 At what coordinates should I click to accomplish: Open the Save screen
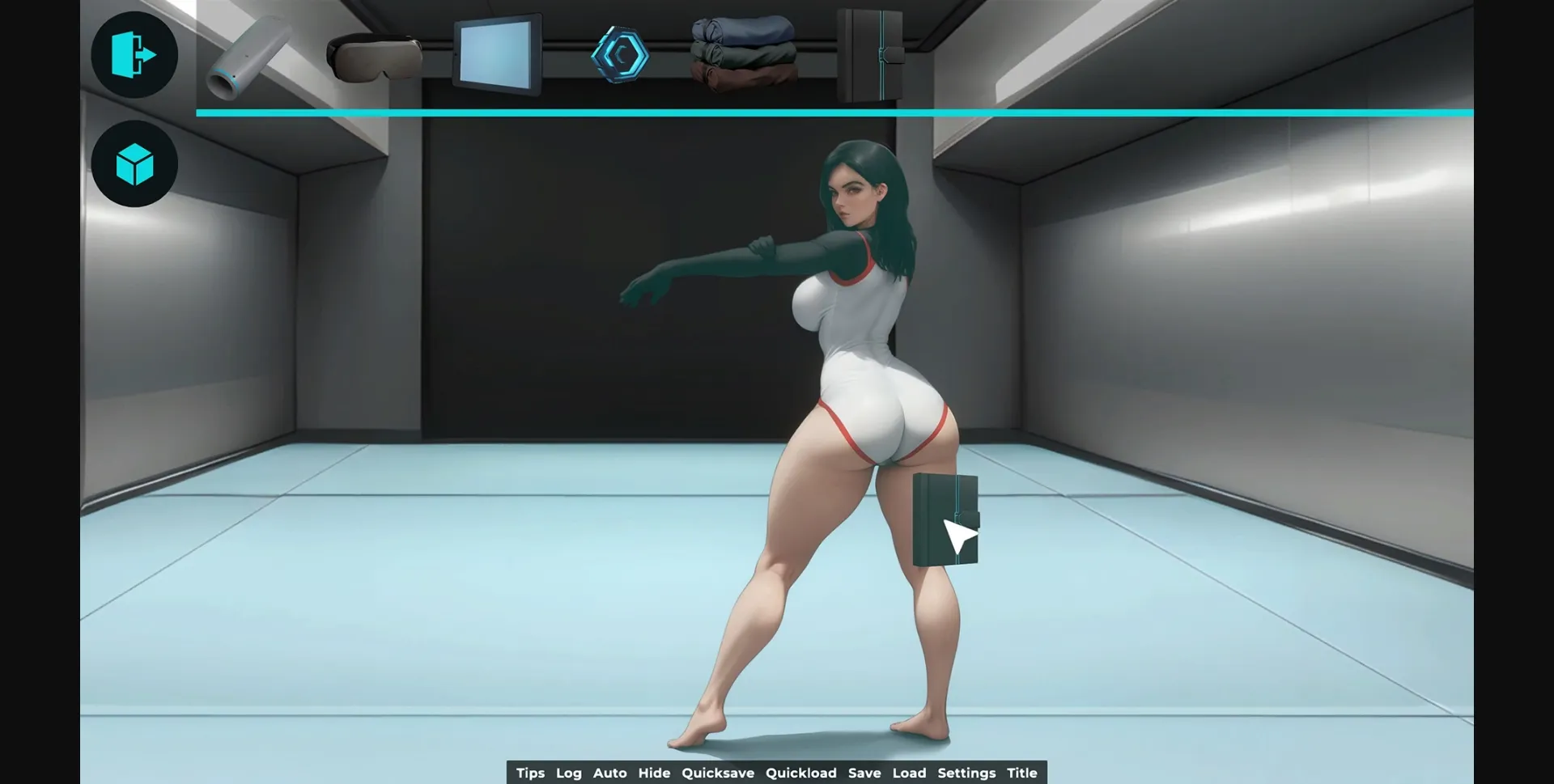point(864,773)
